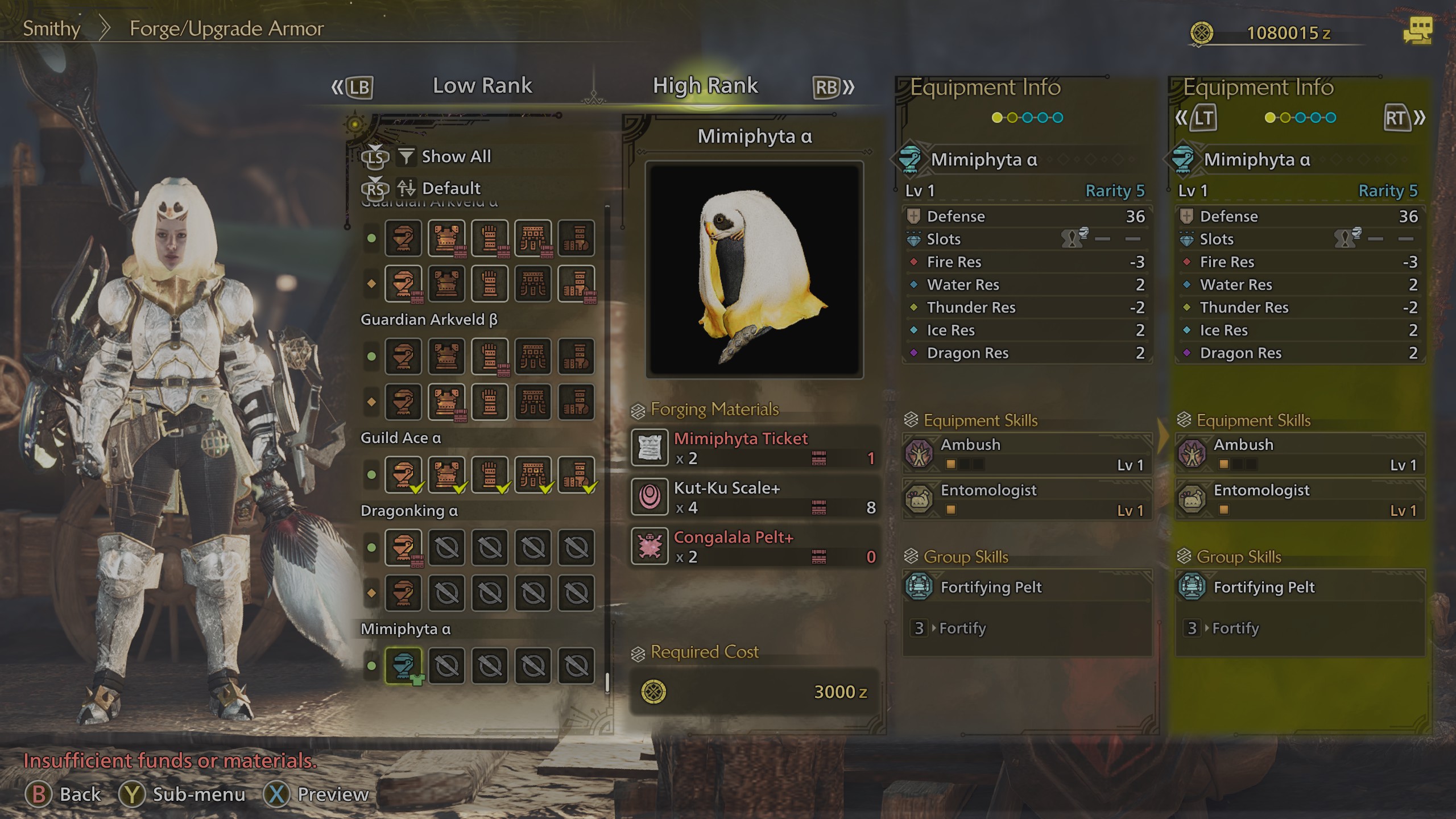Go back to the Smithy menu
1456x819 pixels.
[51, 28]
